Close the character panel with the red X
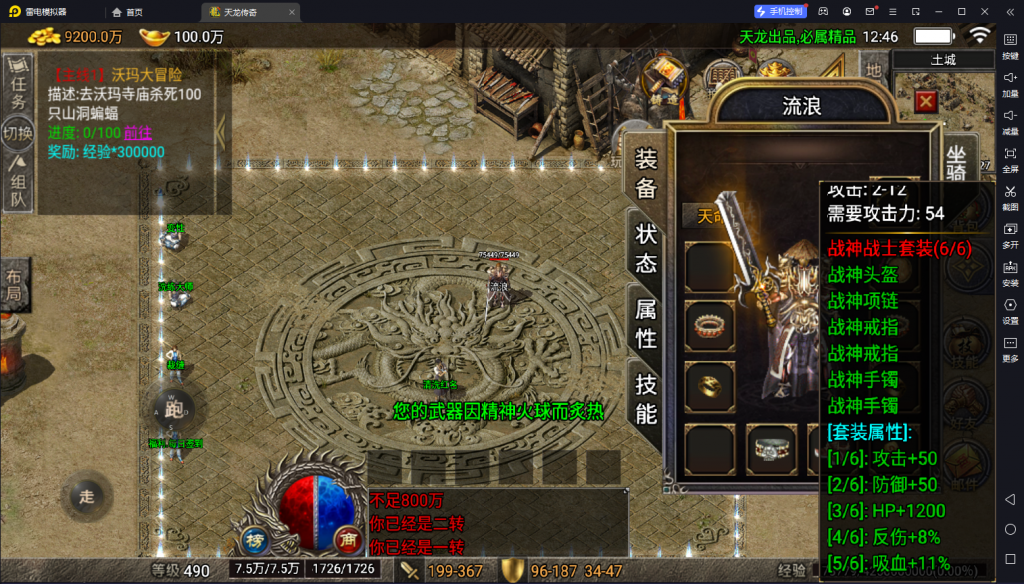Viewport: 1024px width, 584px height. click(x=926, y=101)
